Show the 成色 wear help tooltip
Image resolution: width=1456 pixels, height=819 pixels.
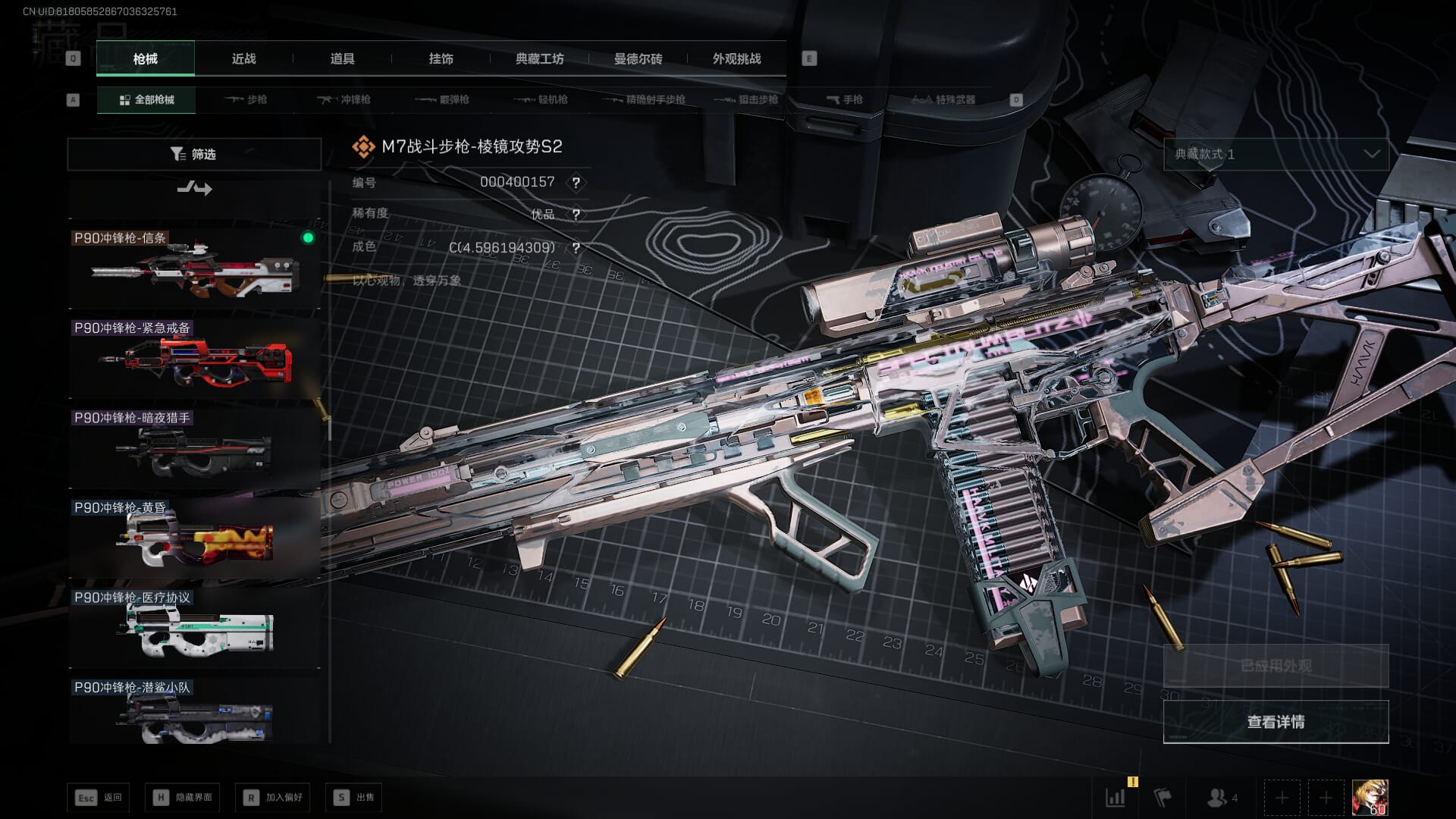pos(576,248)
